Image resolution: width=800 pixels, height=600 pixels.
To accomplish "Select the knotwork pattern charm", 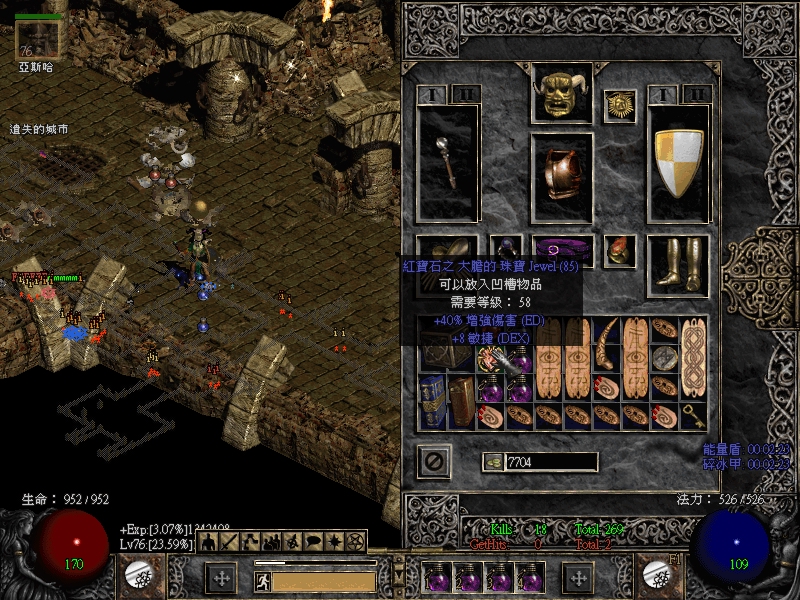I will [x=694, y=357].
